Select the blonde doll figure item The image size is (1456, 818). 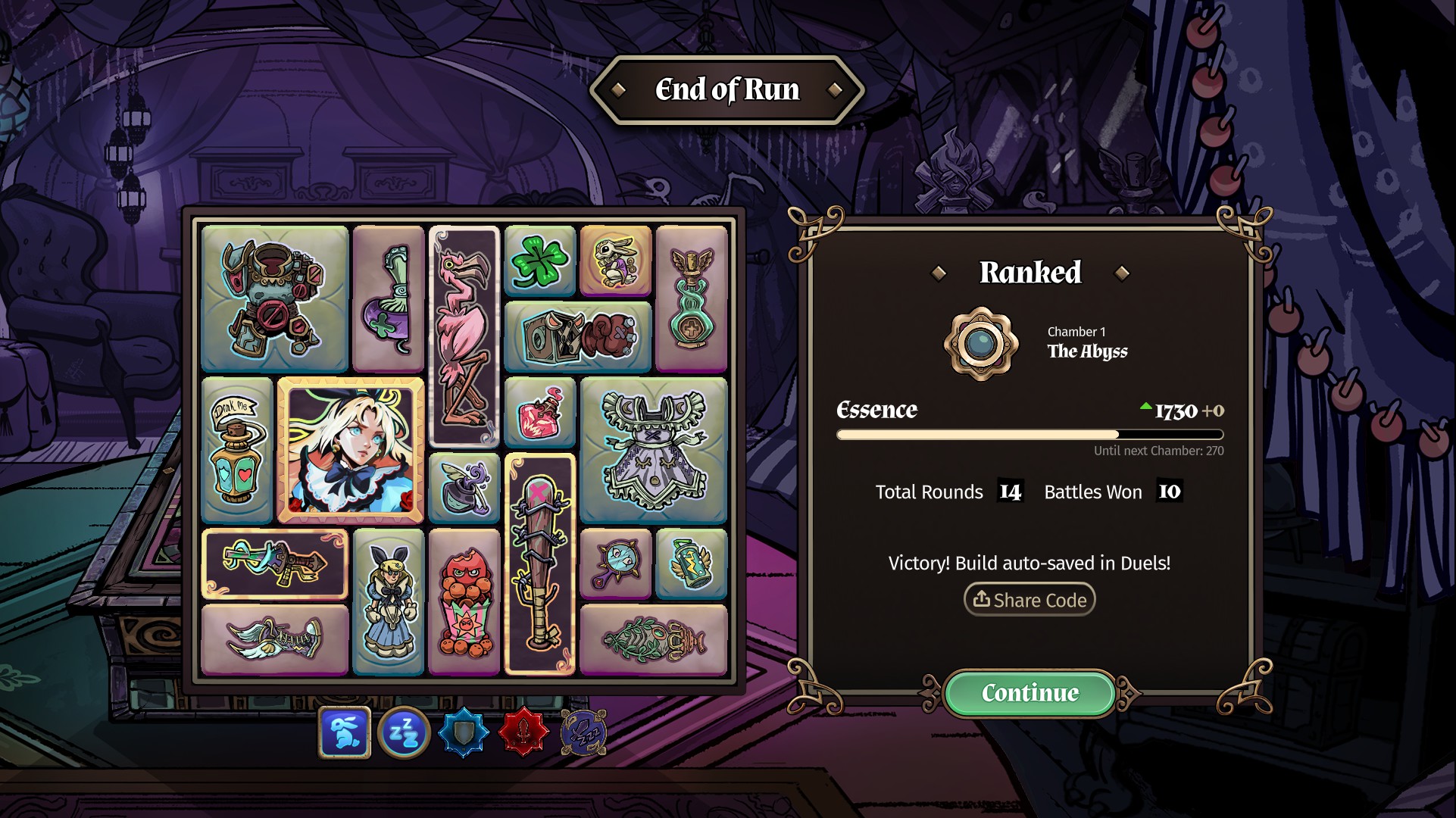pos(389,602)
